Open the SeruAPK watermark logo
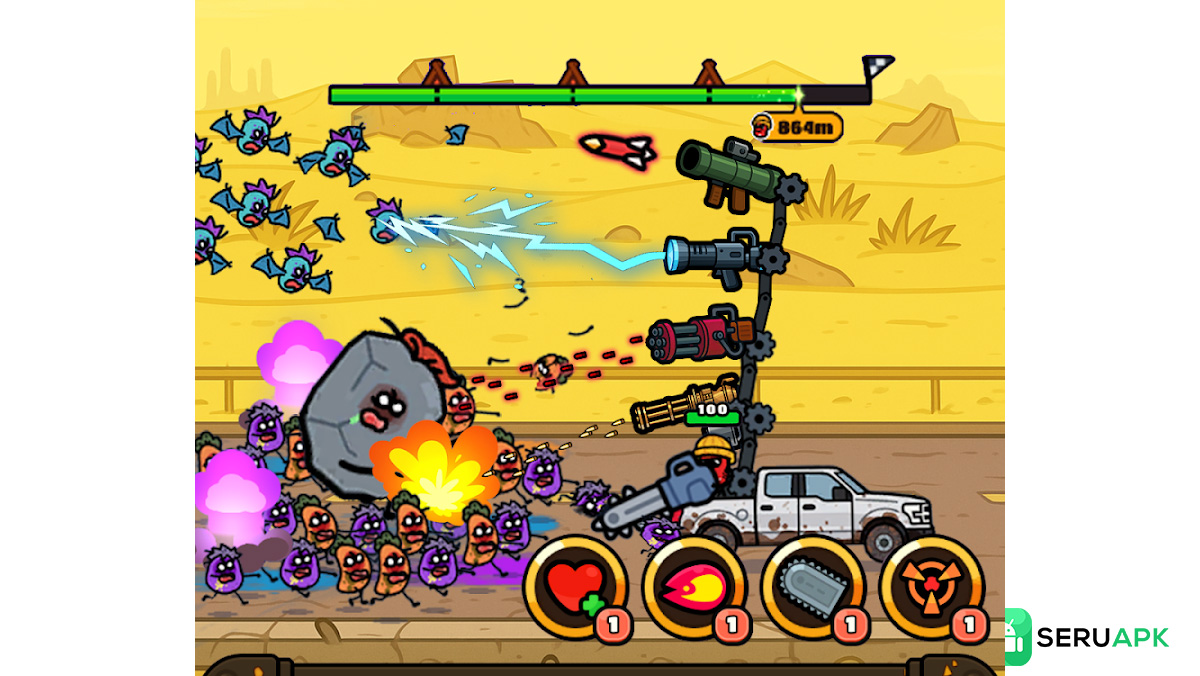This screenshot has height=676, width=1200. tap(1086, 637)
